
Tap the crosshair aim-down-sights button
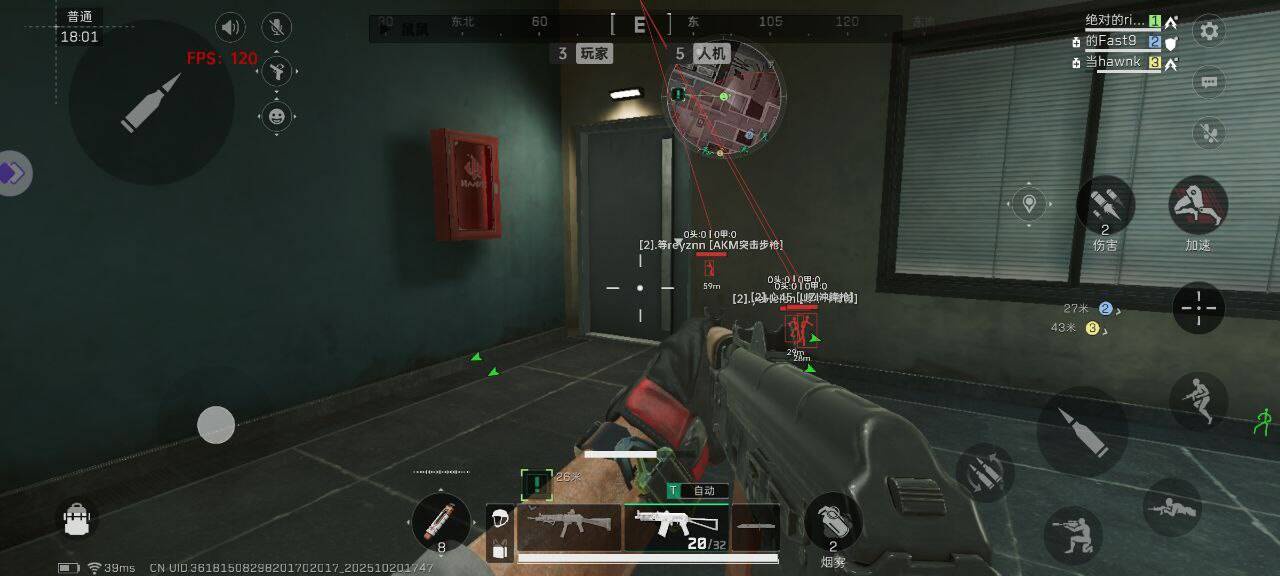tap(1198, 307)
